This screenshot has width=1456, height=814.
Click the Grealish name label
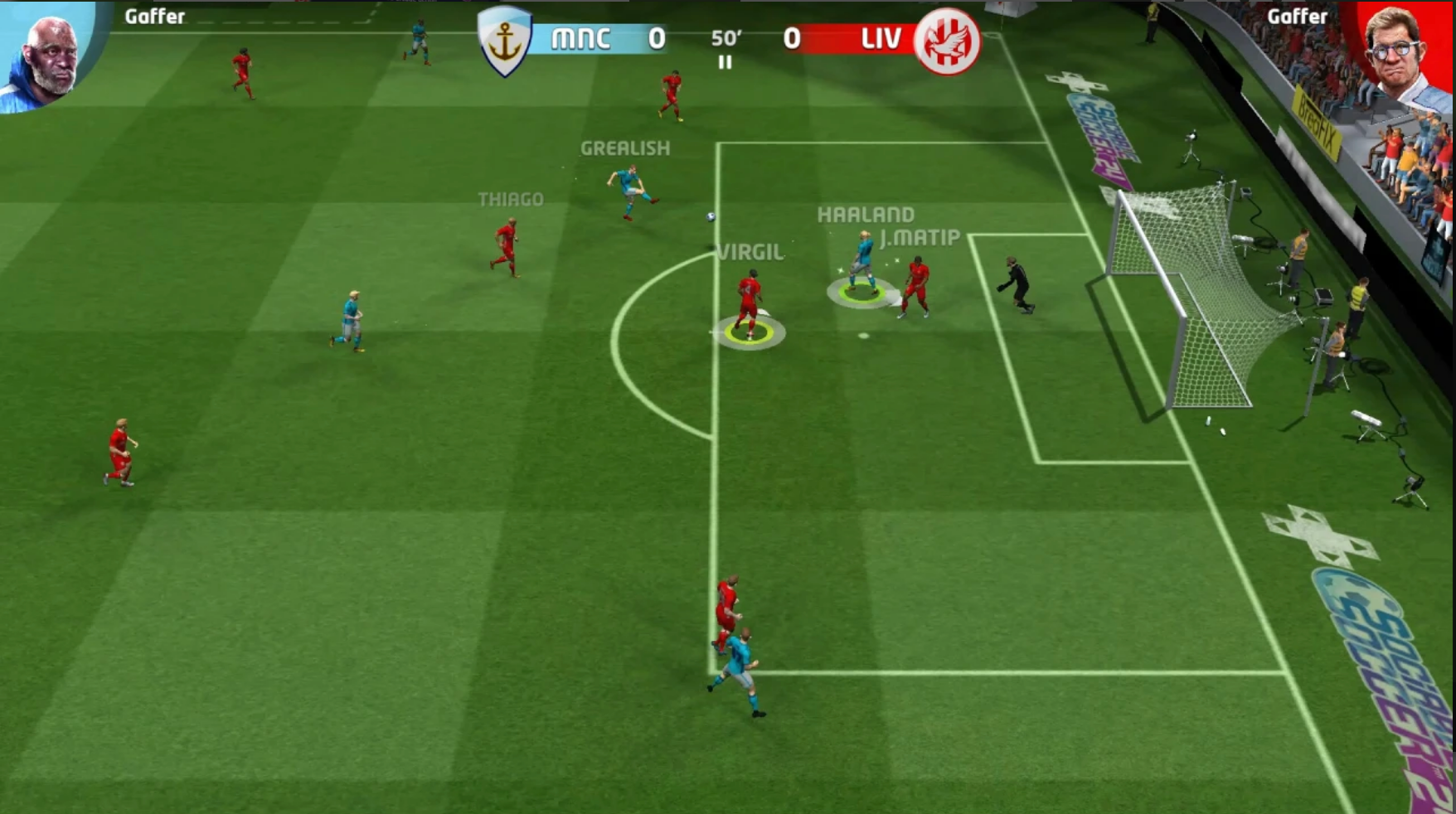point(624,149)
